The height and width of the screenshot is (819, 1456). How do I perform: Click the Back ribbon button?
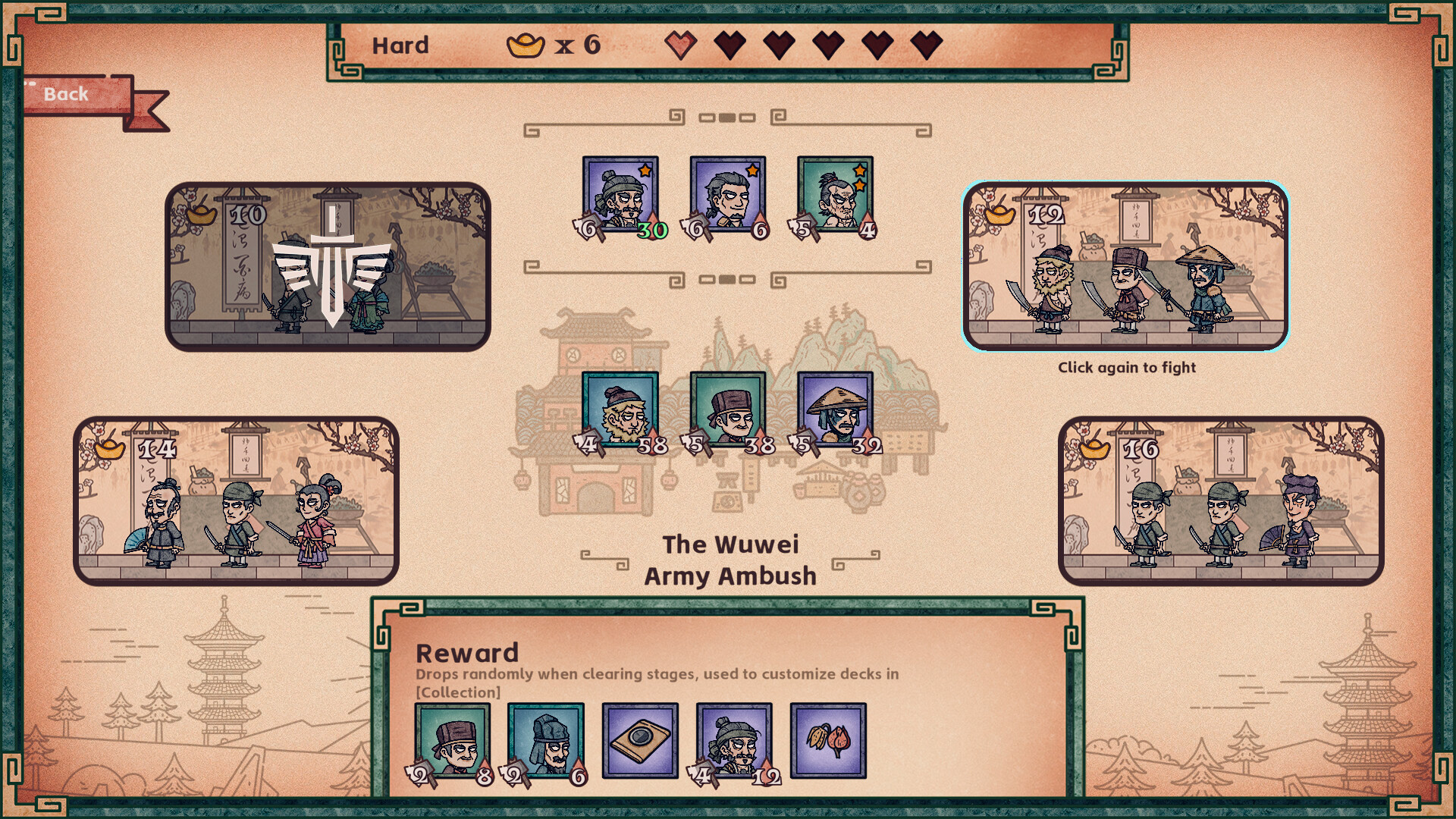(65, 93)
